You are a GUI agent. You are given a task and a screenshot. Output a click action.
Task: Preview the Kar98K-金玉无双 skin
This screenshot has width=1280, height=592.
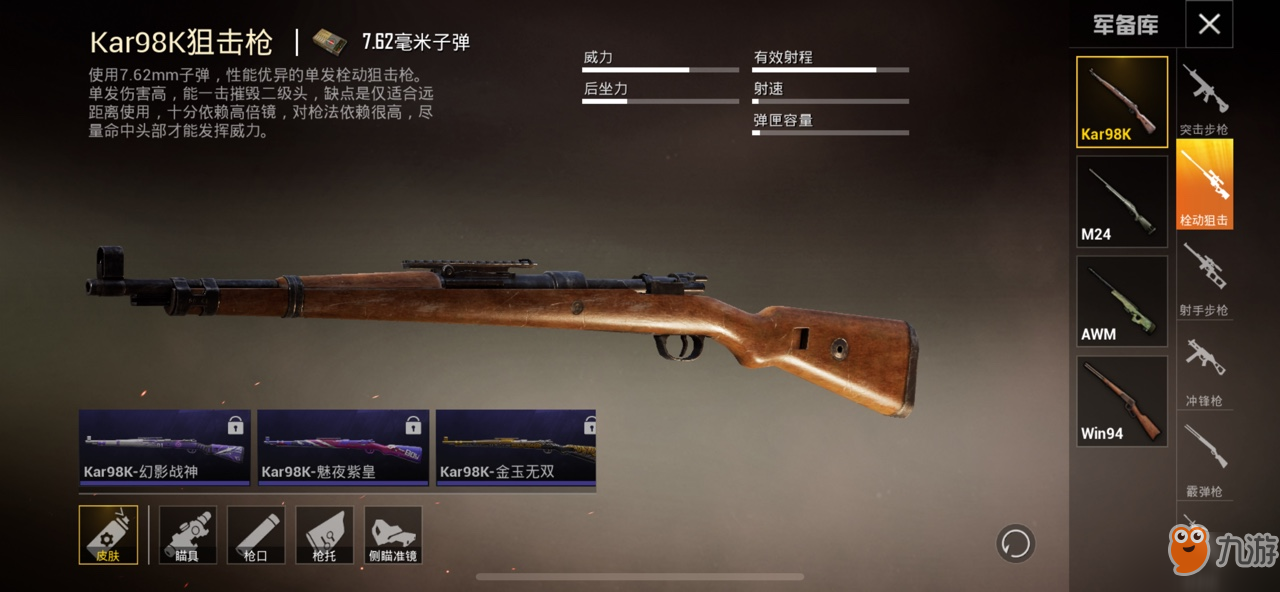(x=516, y=447)
